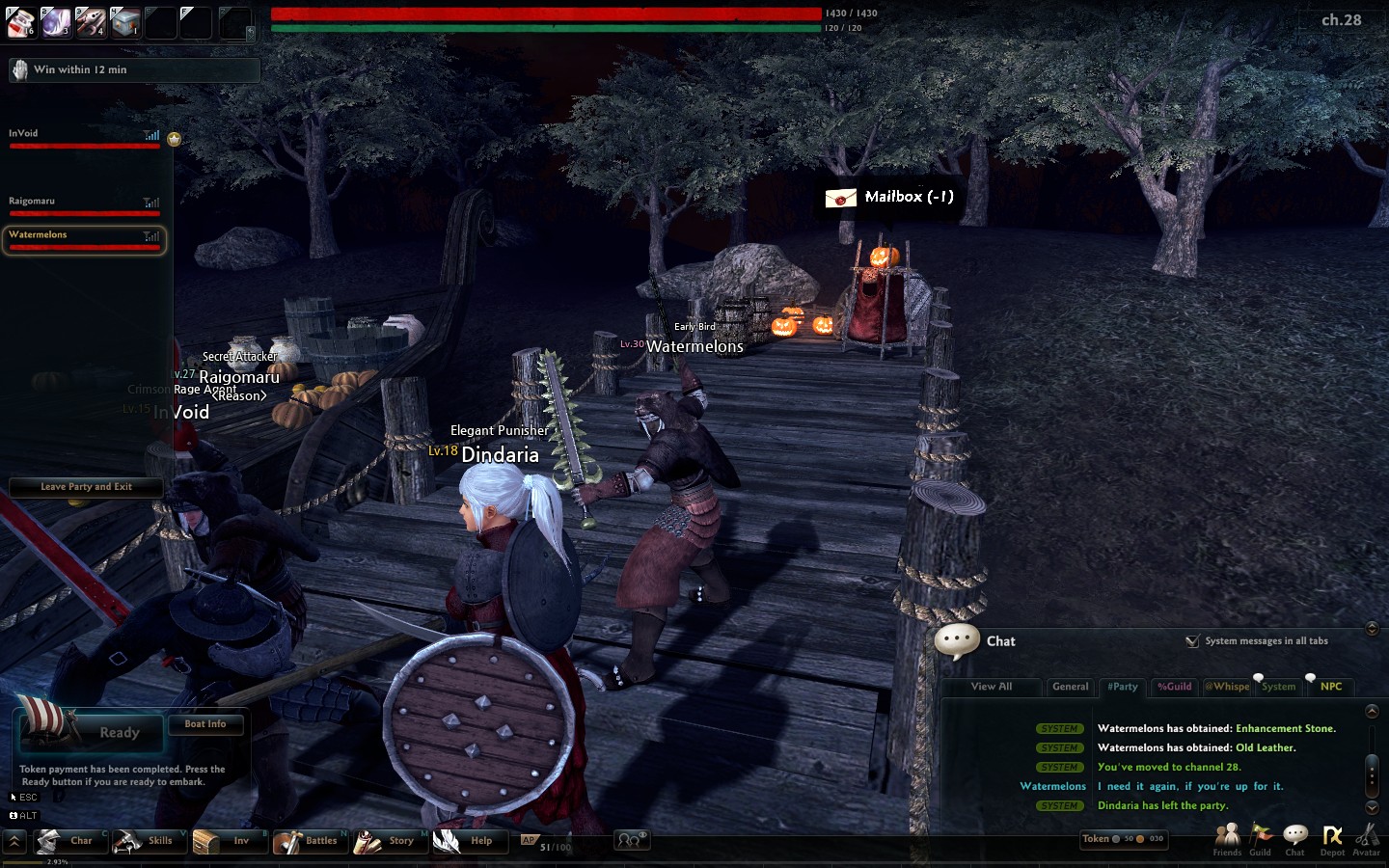Open the Story scroll menu

388,841
